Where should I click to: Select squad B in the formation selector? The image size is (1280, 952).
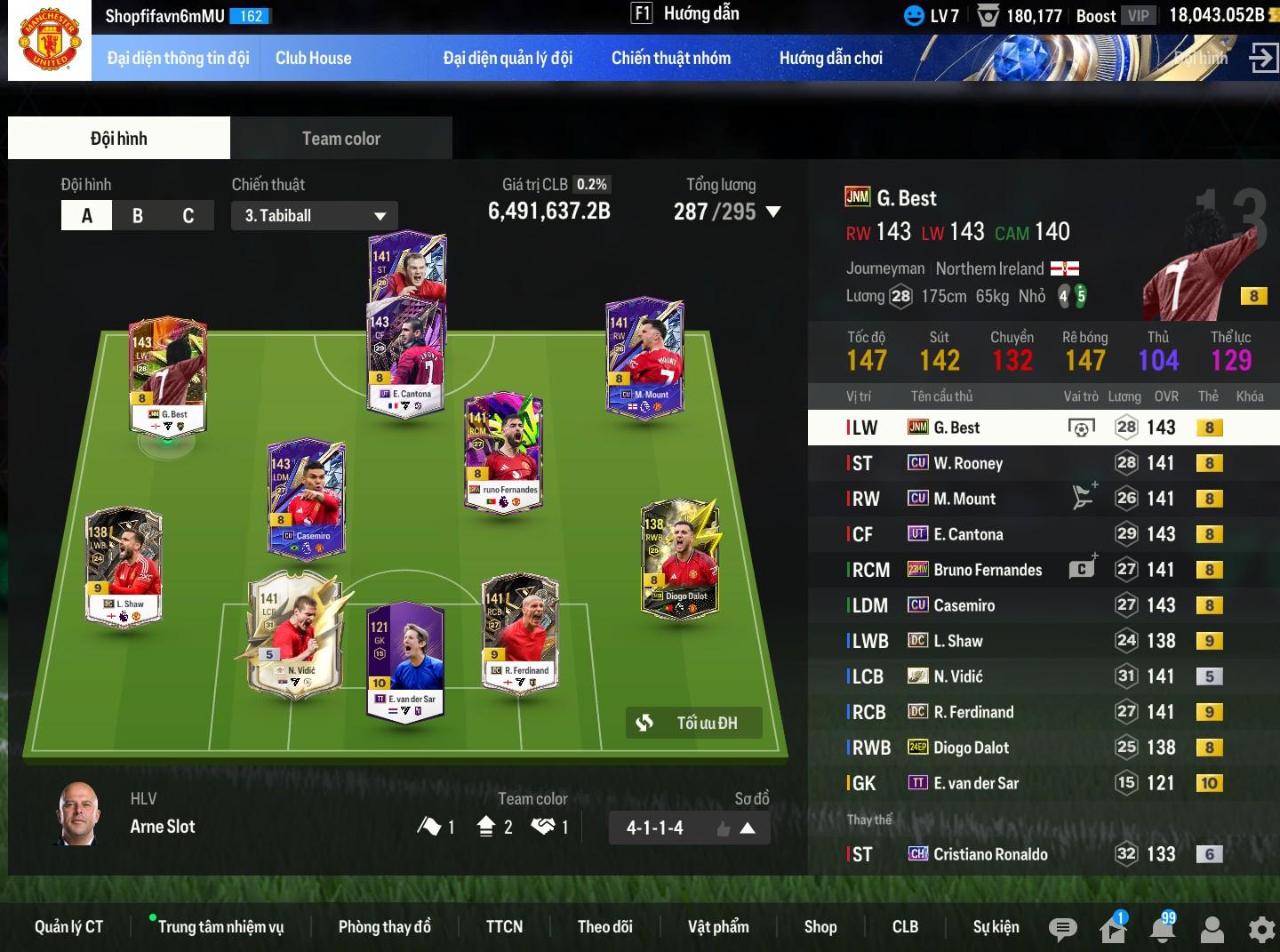138,216
